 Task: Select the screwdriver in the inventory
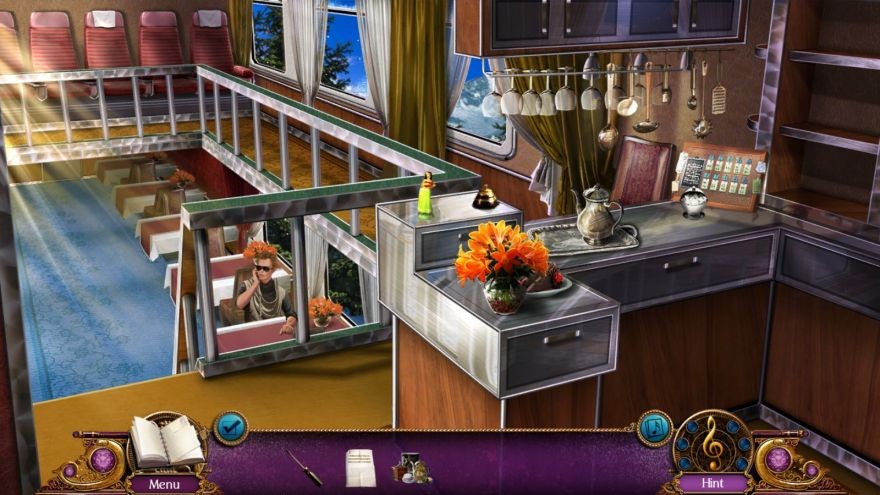[x=304, y=466]
